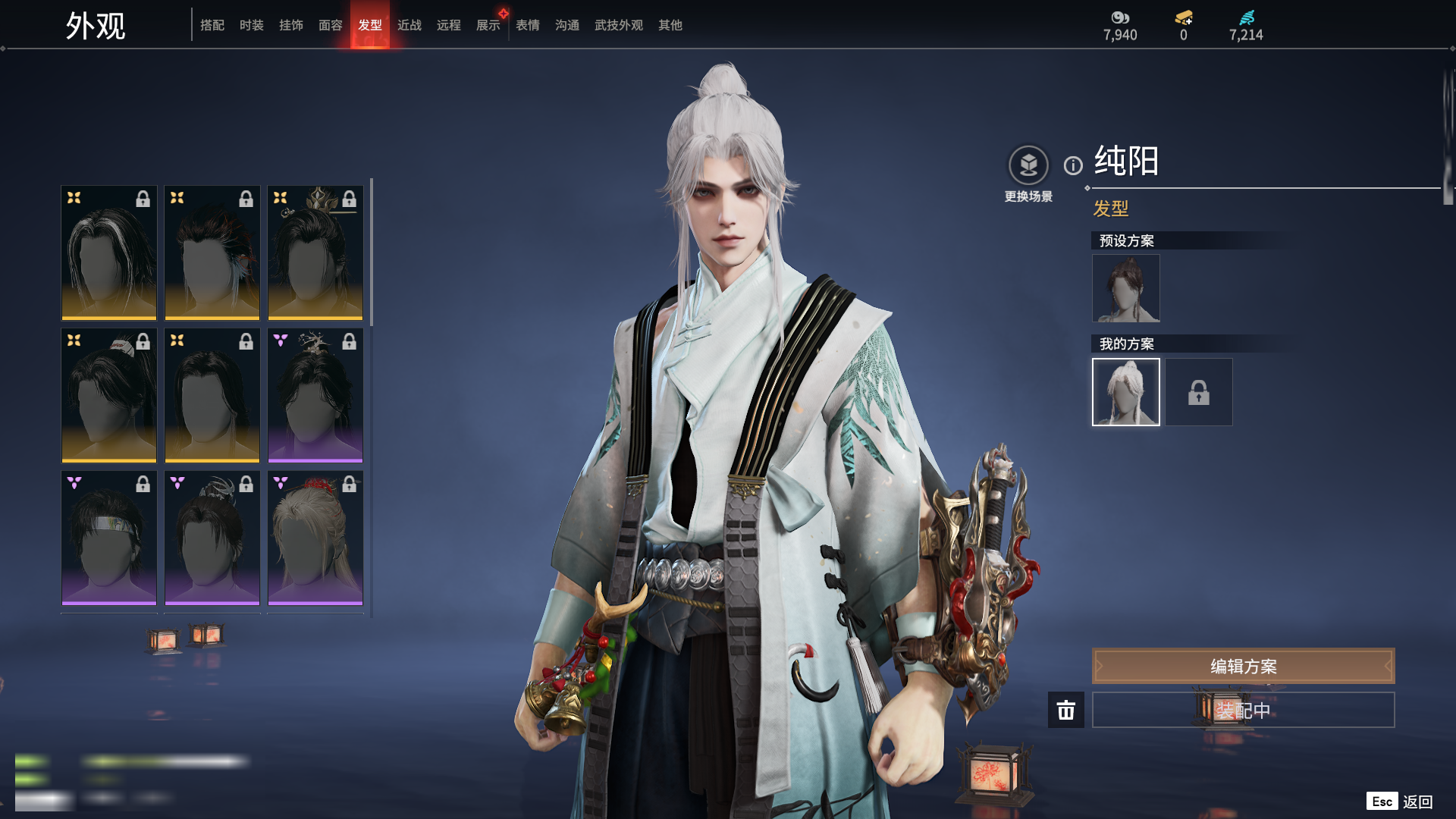This screenshot has height=819, width=1456.
Task: Open the 展示 tab with red marker
Action: coord(488,25)
